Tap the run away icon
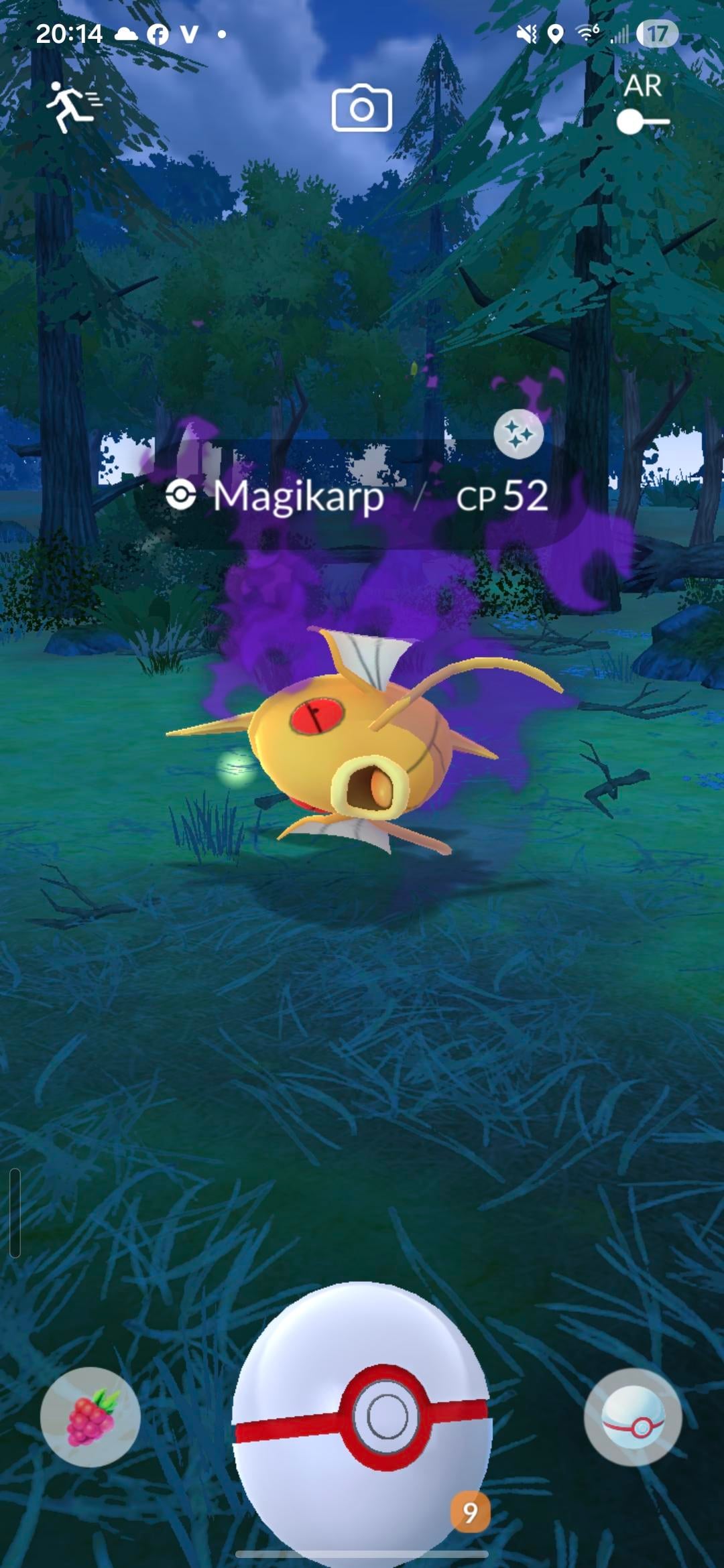This screenshot has height=1568, width=724. tap(72, 107)
